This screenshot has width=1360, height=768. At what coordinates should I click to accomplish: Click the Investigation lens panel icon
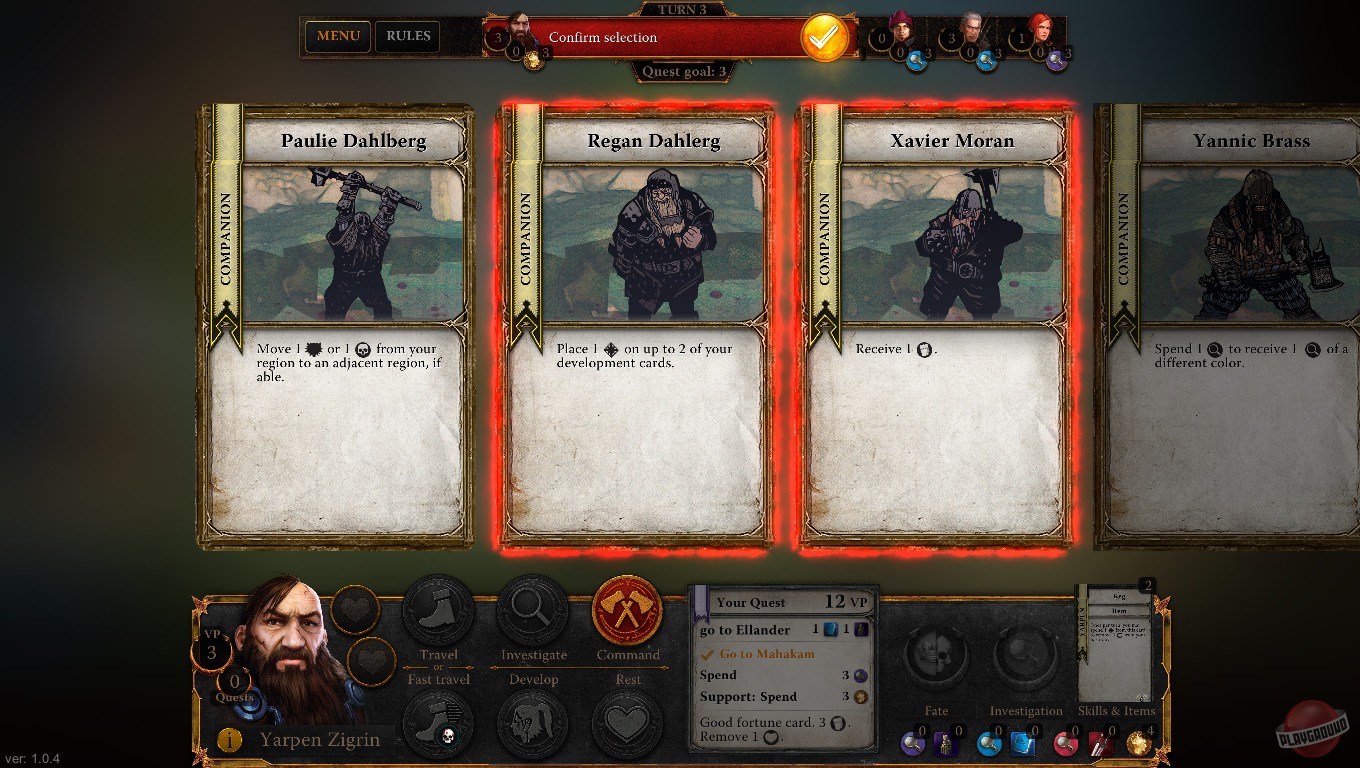coord(1026,657)
